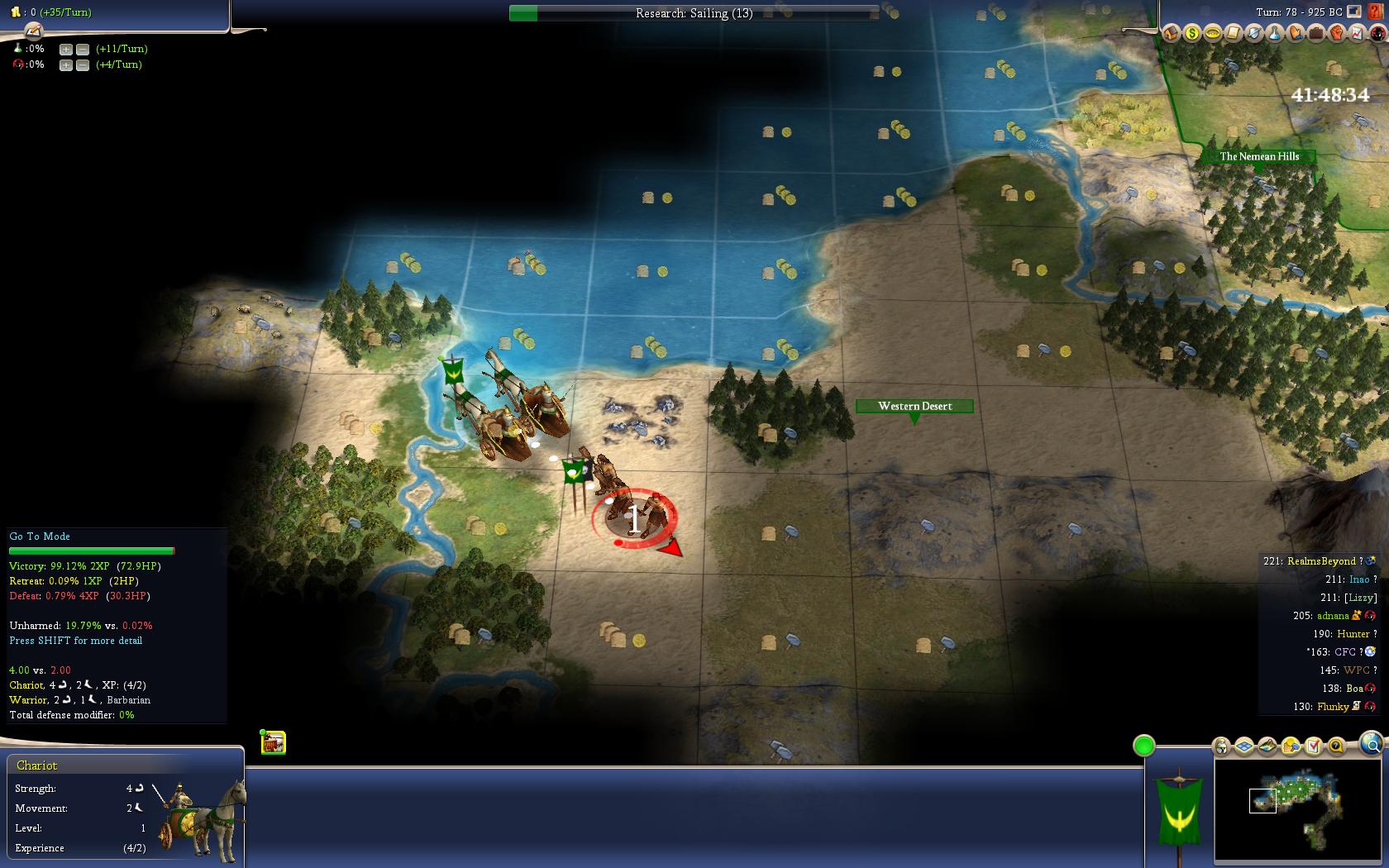This screenshot has height=868, width=1389.
Task: Increase the research rate with plus button
Action: click(x=66, y=49)
